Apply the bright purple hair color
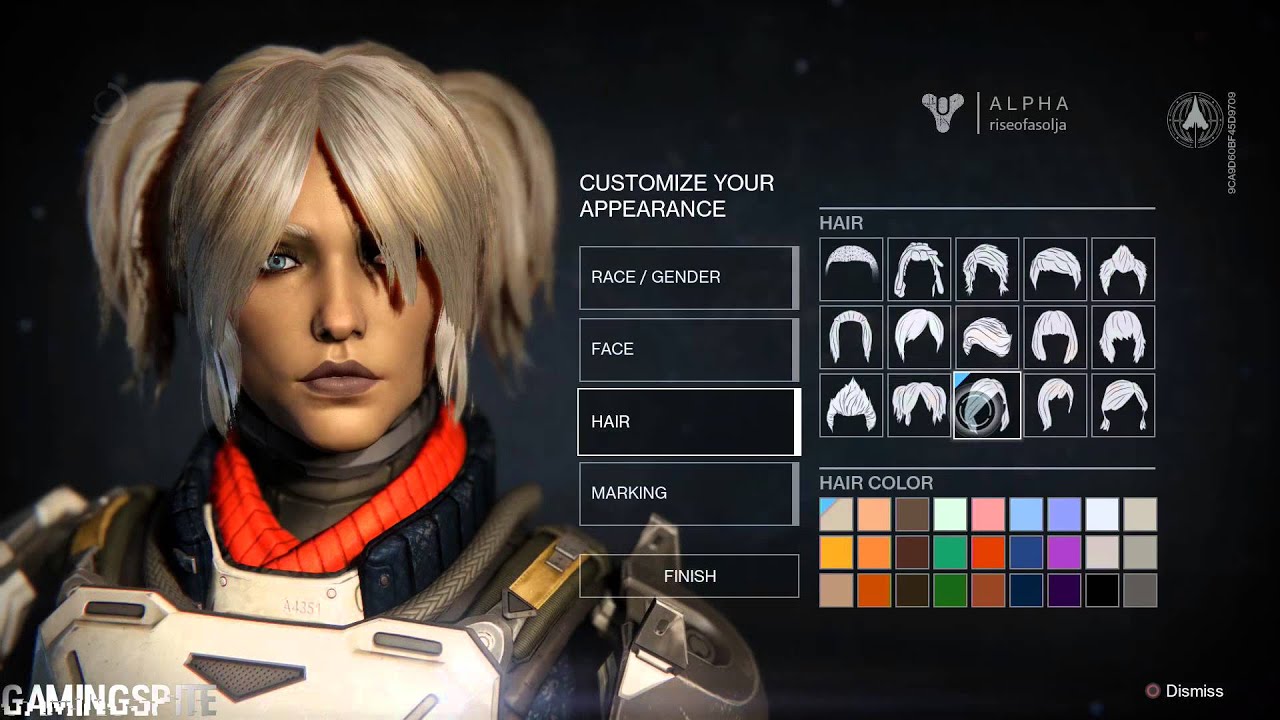The height and width of the screenshot is (720, 1280). click(x=1064, y=552)
